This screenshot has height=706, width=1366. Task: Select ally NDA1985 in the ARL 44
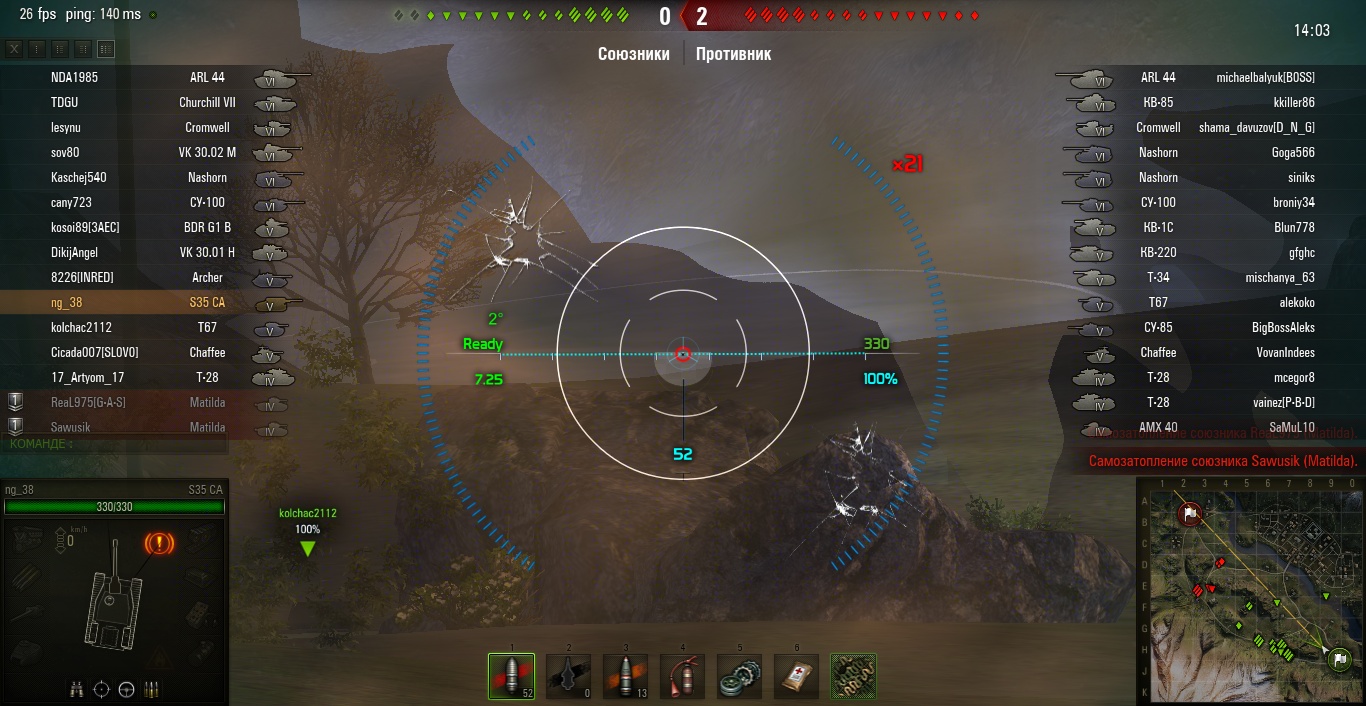point(75,77)
